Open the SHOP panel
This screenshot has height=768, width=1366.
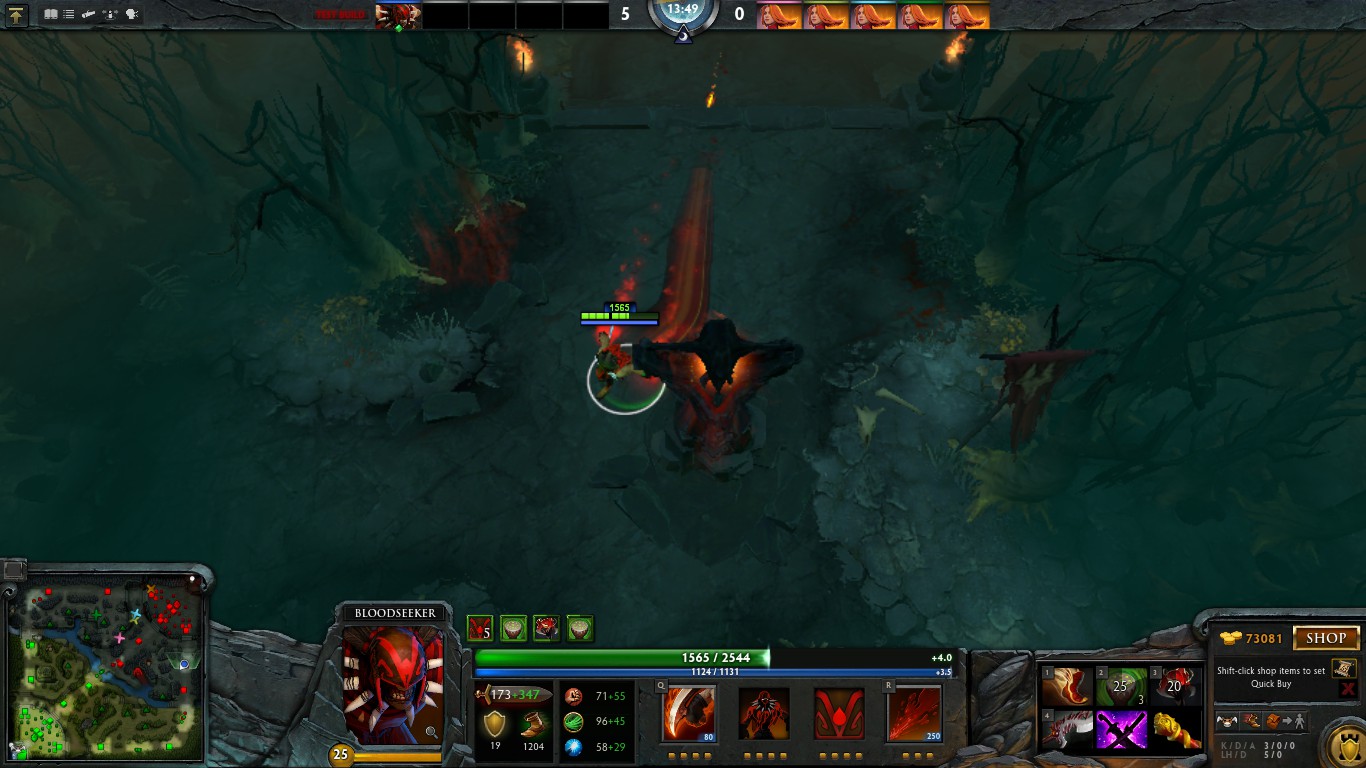1326,638
